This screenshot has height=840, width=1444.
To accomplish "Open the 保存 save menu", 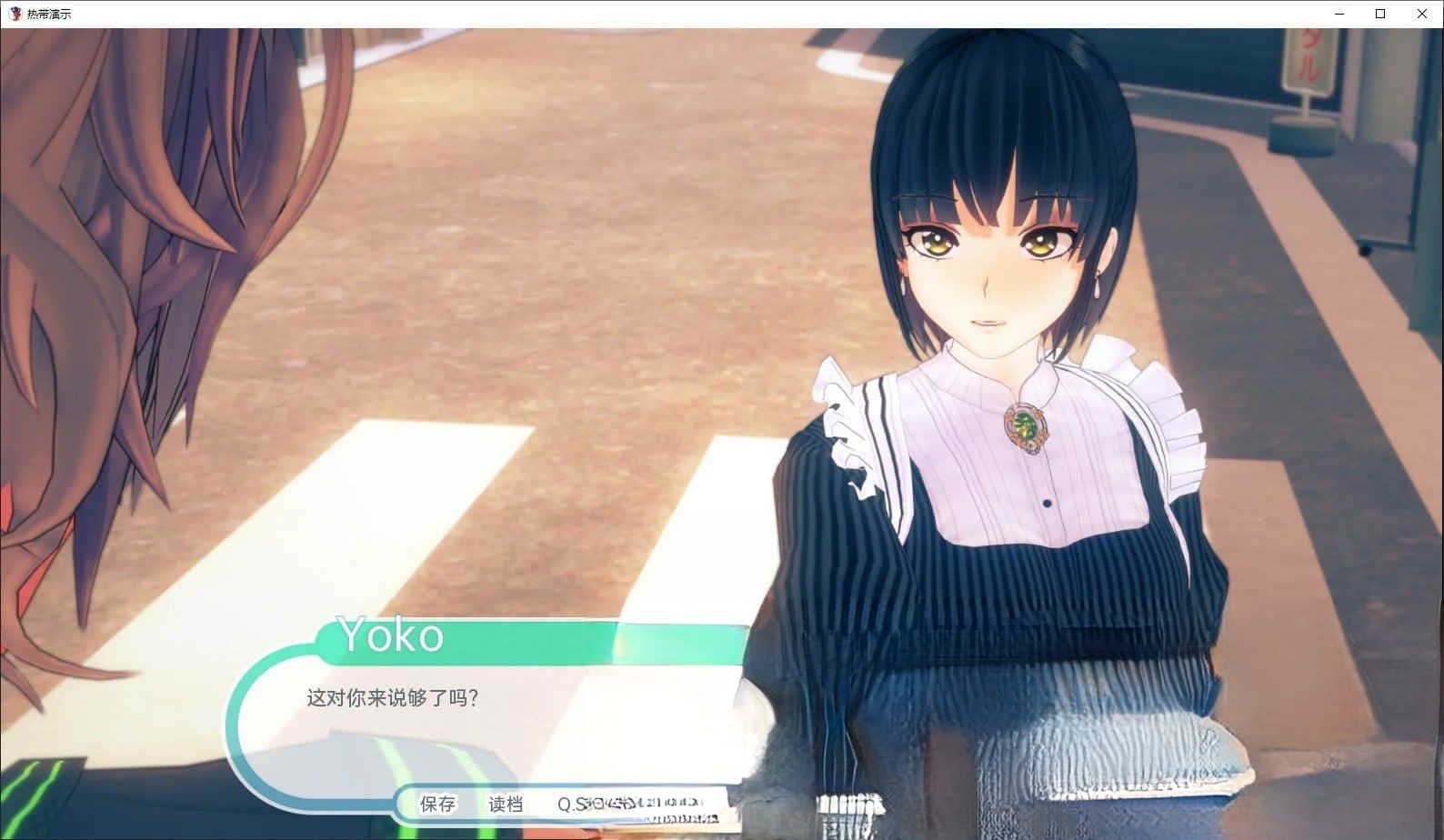I will pyautogui.click(x=437, y=804).
